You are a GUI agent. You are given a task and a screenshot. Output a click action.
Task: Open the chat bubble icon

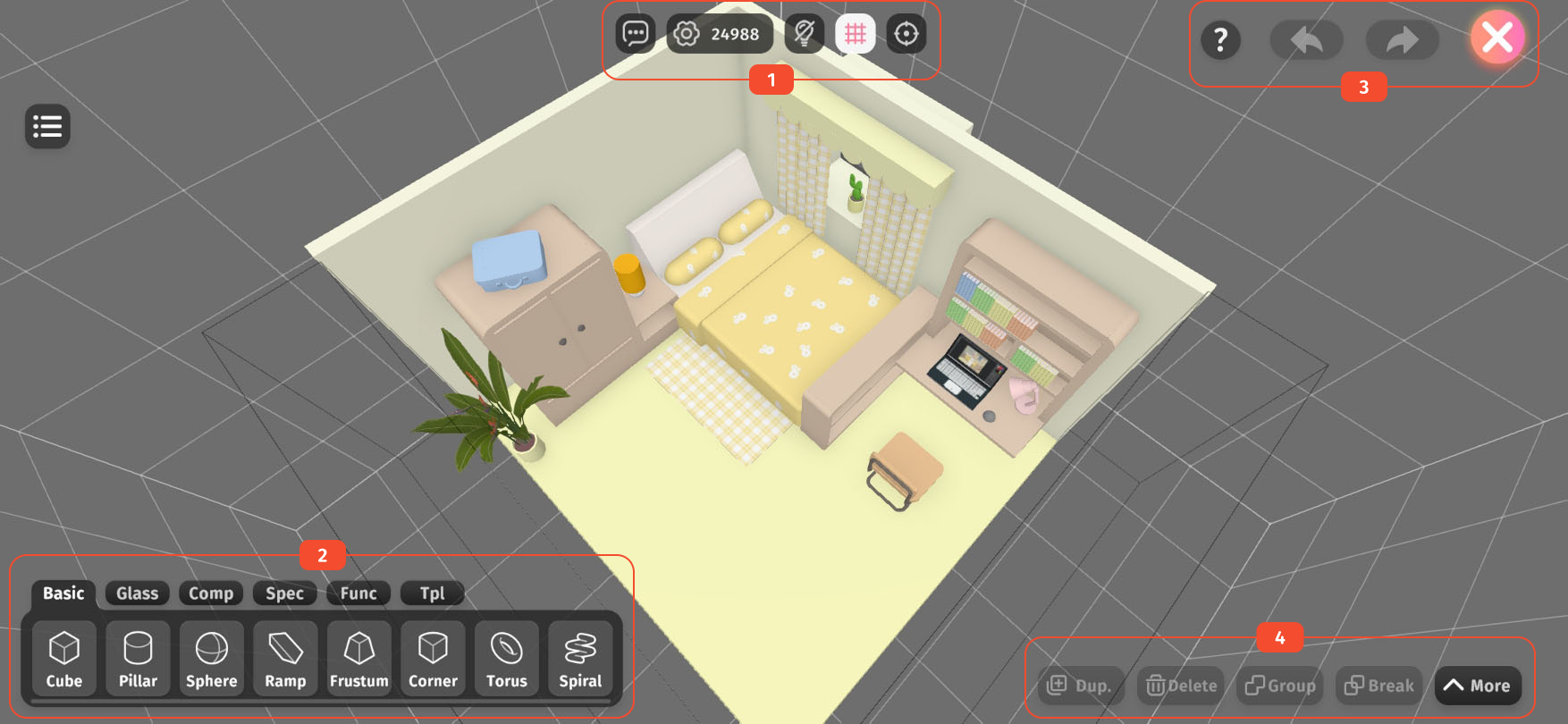636,34
